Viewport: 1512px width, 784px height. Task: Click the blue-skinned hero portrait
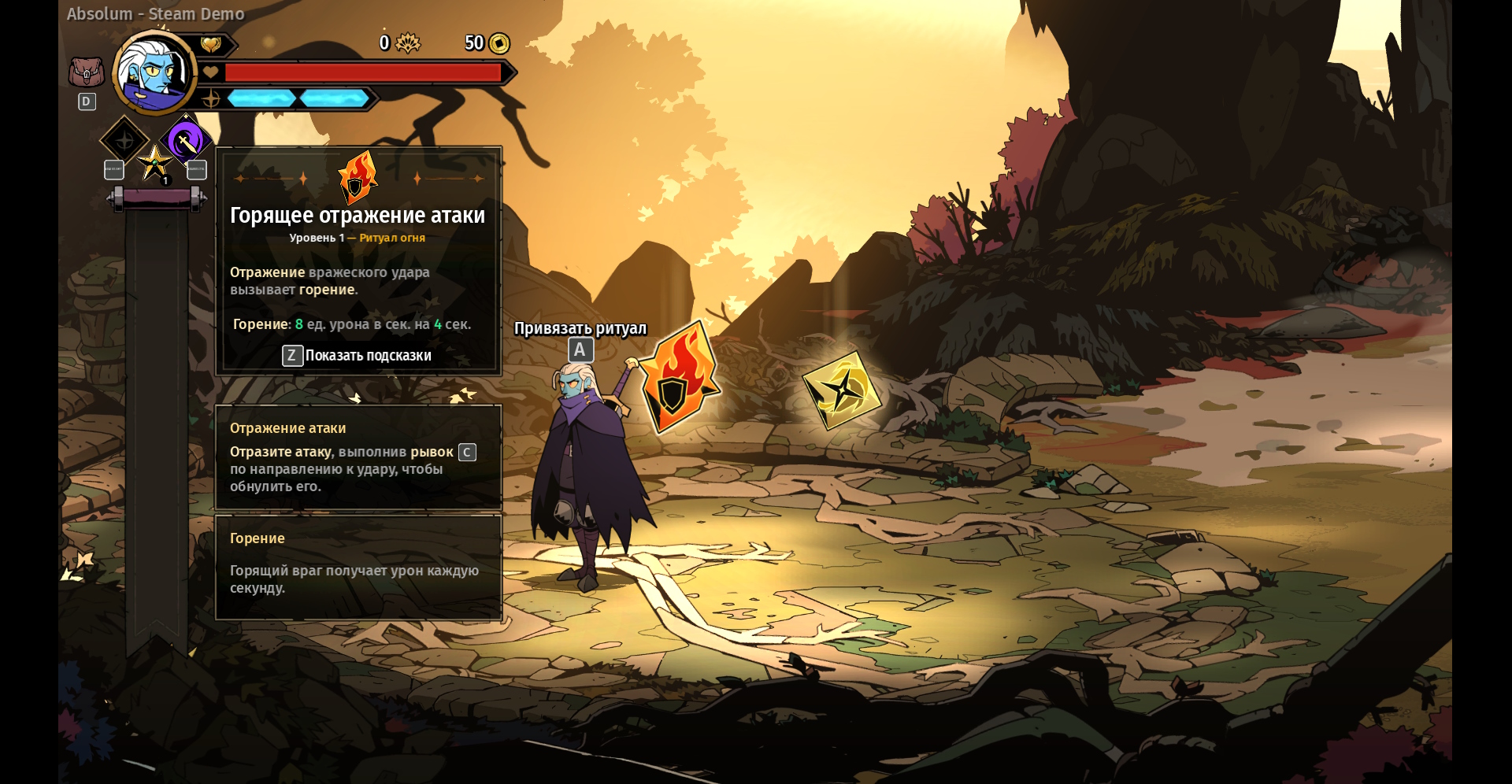pyautogui.click(x=155, y=73)
